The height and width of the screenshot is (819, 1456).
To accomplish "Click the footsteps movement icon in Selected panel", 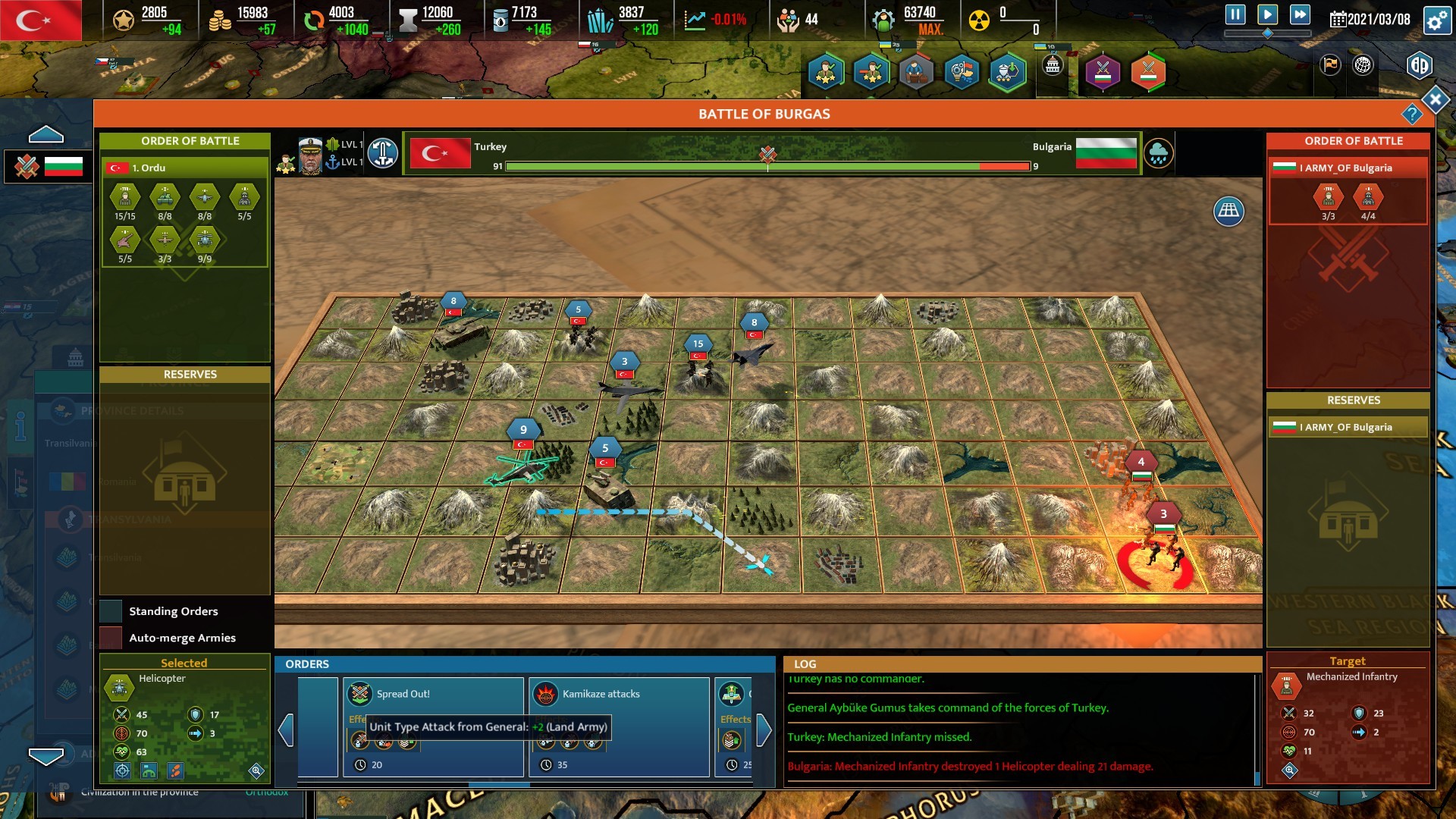I will (x=176, y=771).
